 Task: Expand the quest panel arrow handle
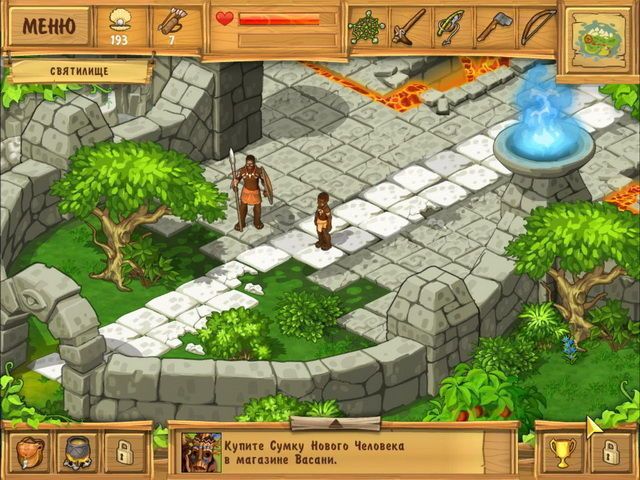point(349,423)
